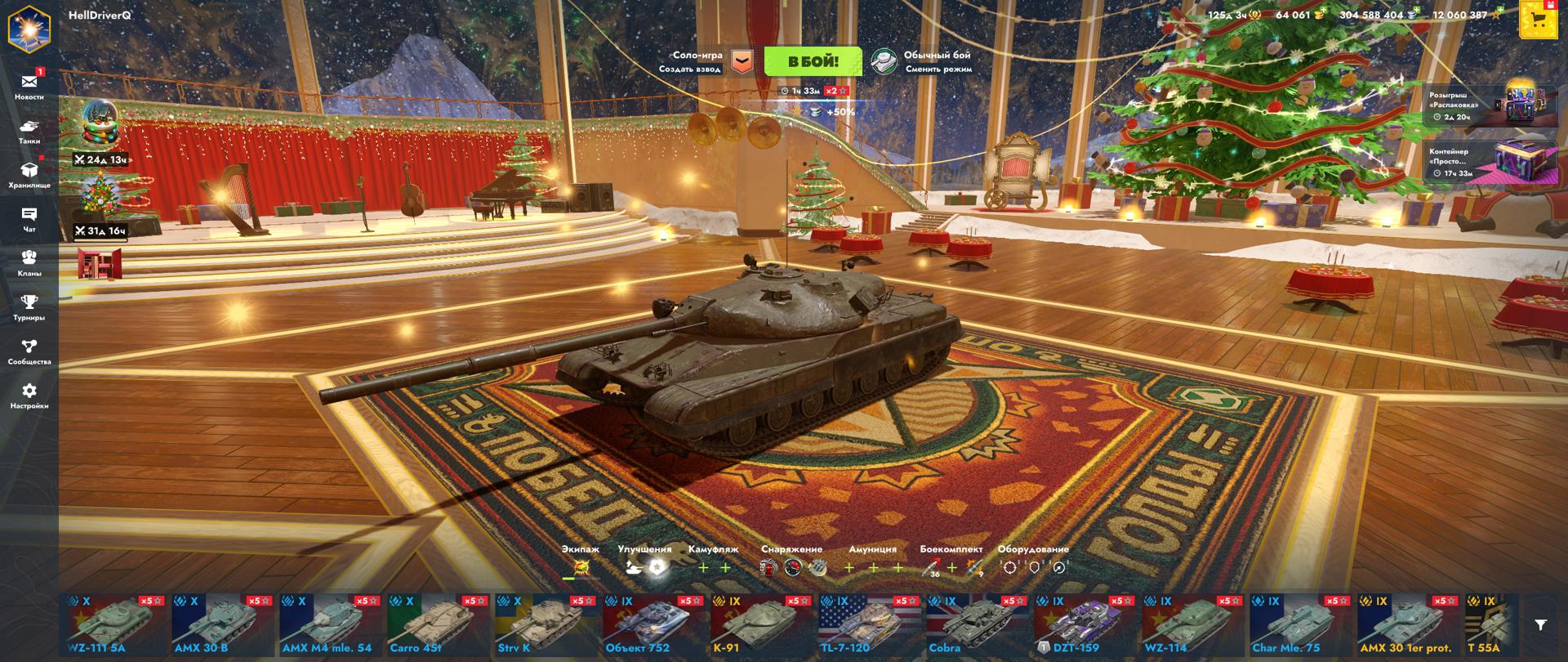Screen dimensions: 1568x662
Task: Open the shop cart button
Action: pyautogui.click(x=1539, y=21)
